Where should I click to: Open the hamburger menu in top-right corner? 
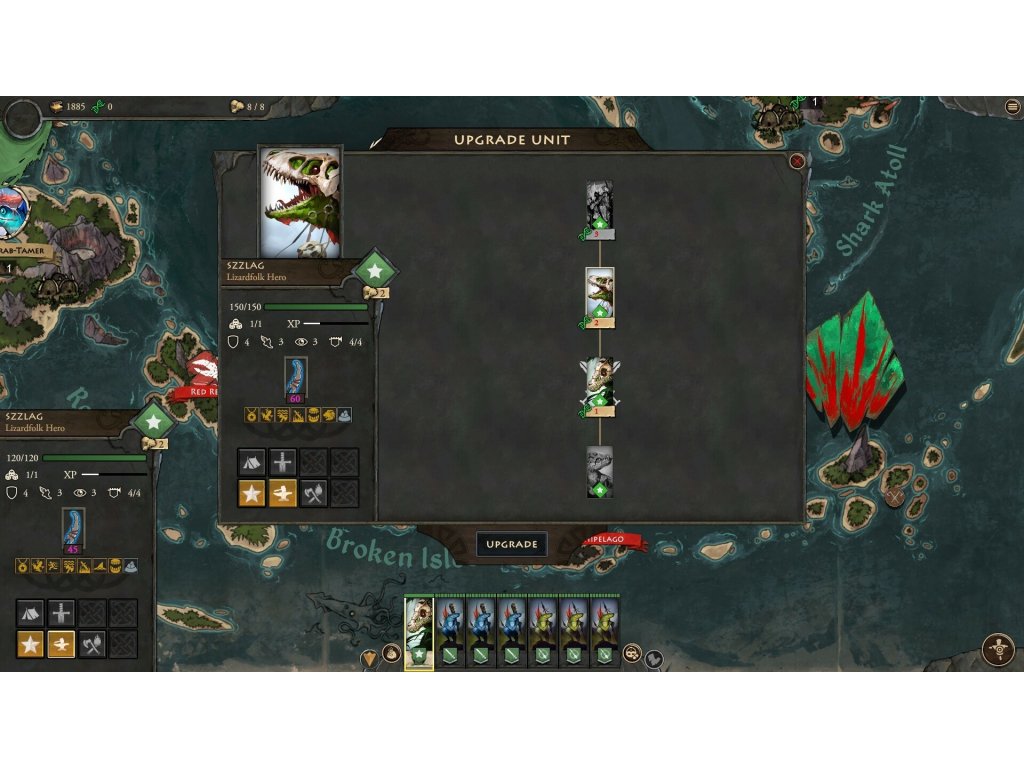coord(1012,107)
